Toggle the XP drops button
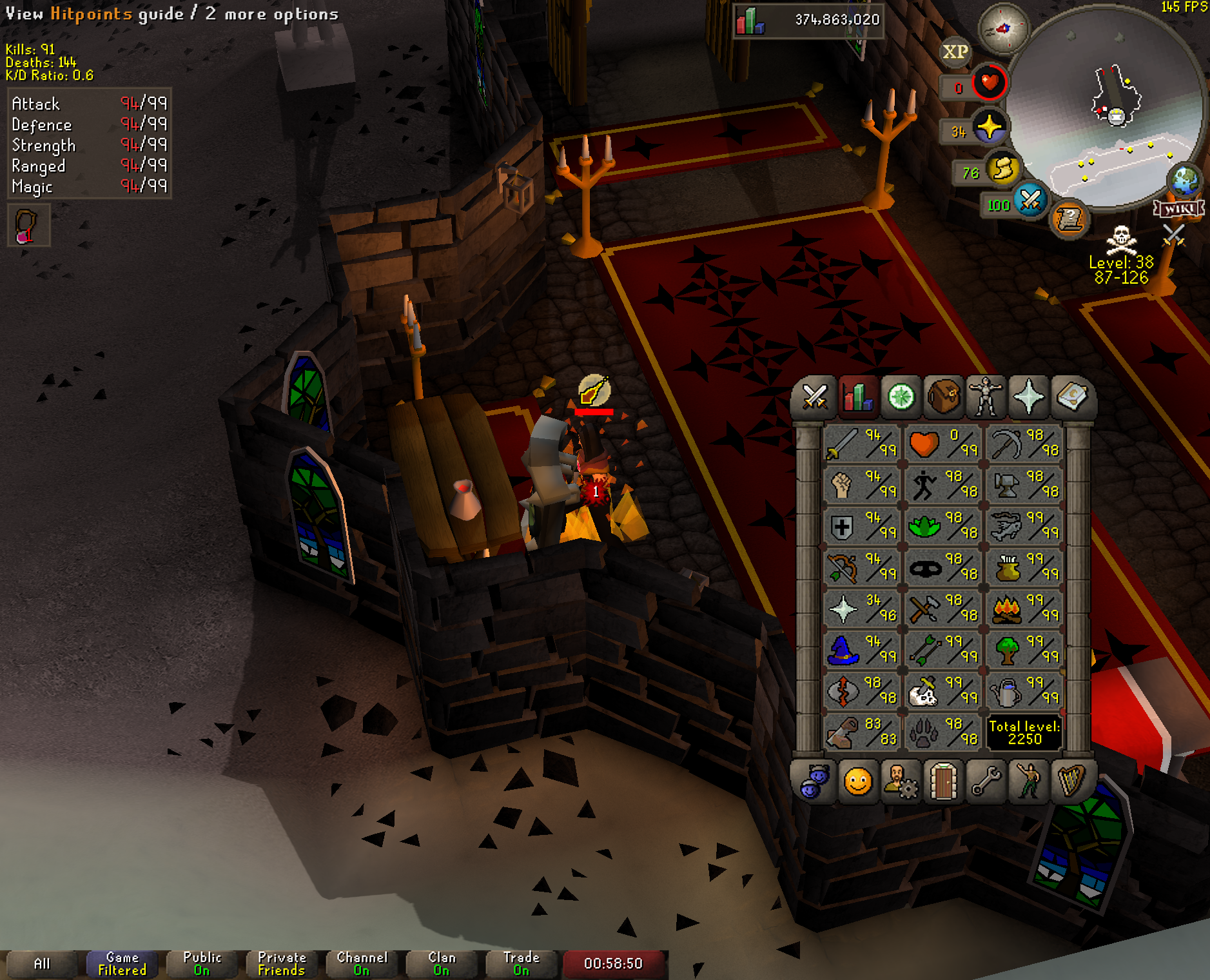1210x980 pixels. [x=955, y=52]
